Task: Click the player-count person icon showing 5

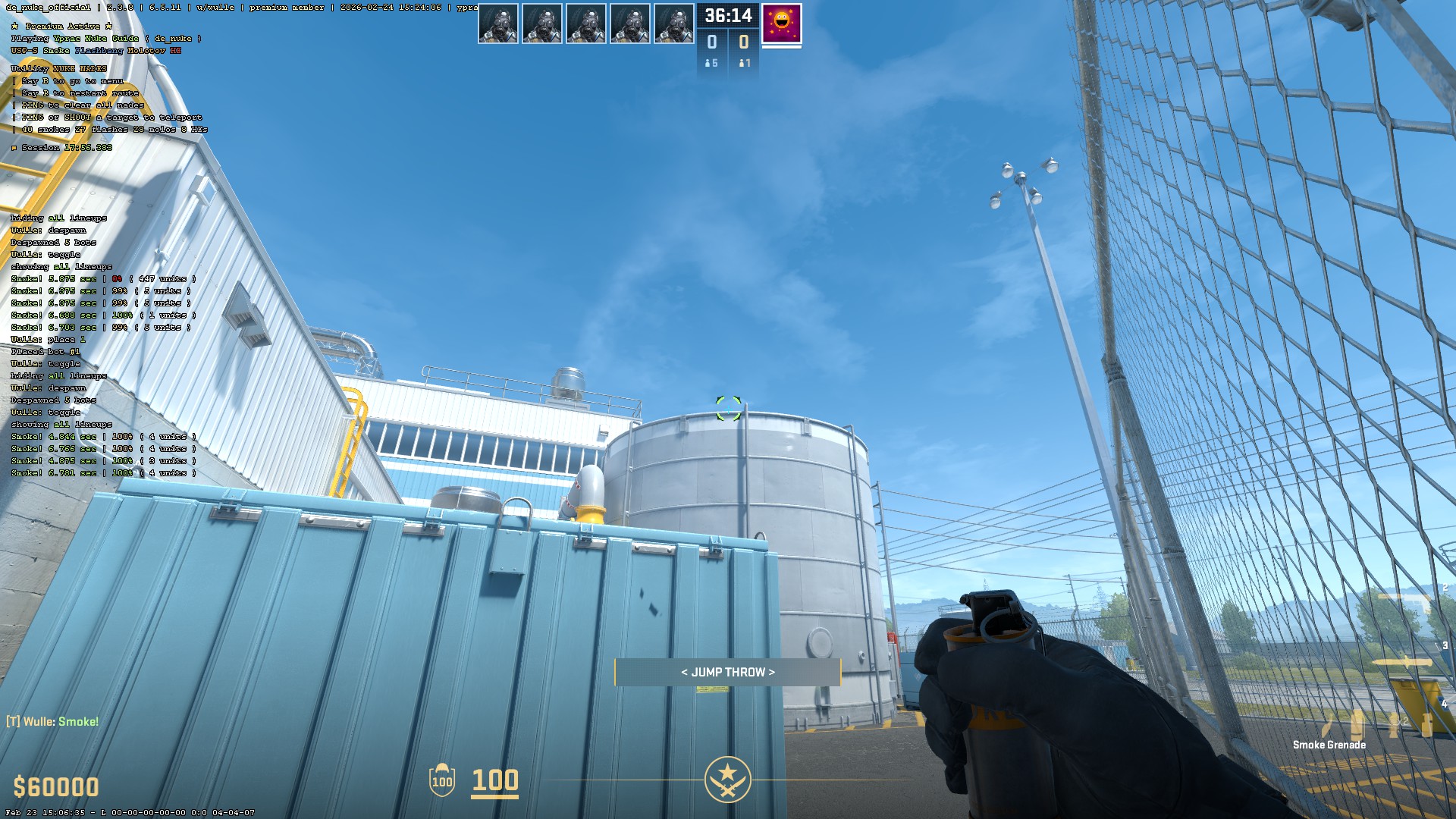Action: click(709, 63)
